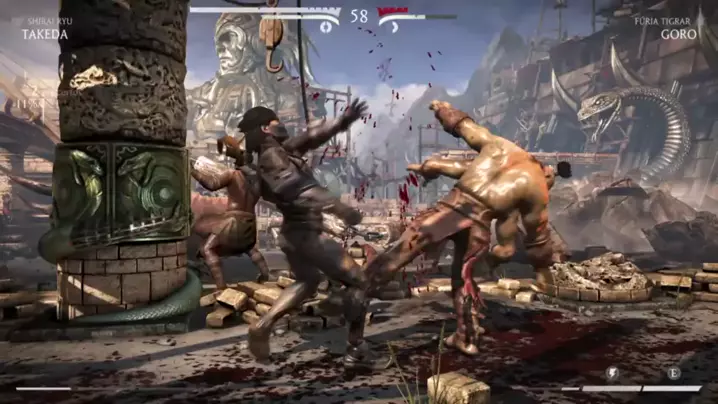Viewport: 718px width, 404px height.
Task: Click Takeda's round medallion beside the timer
Action: (326, 25)
